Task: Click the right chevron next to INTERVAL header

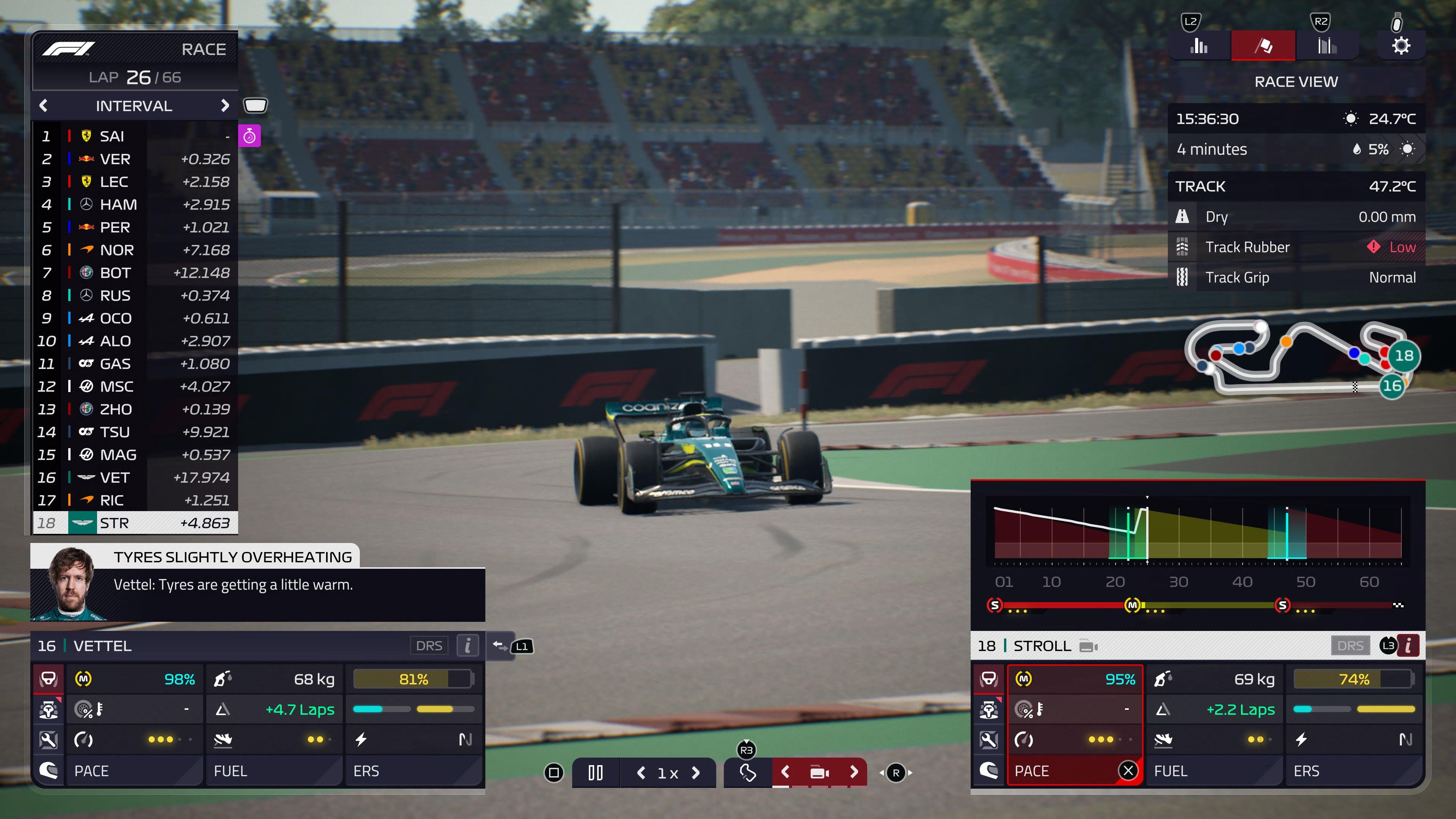Action: click(225, 106)
